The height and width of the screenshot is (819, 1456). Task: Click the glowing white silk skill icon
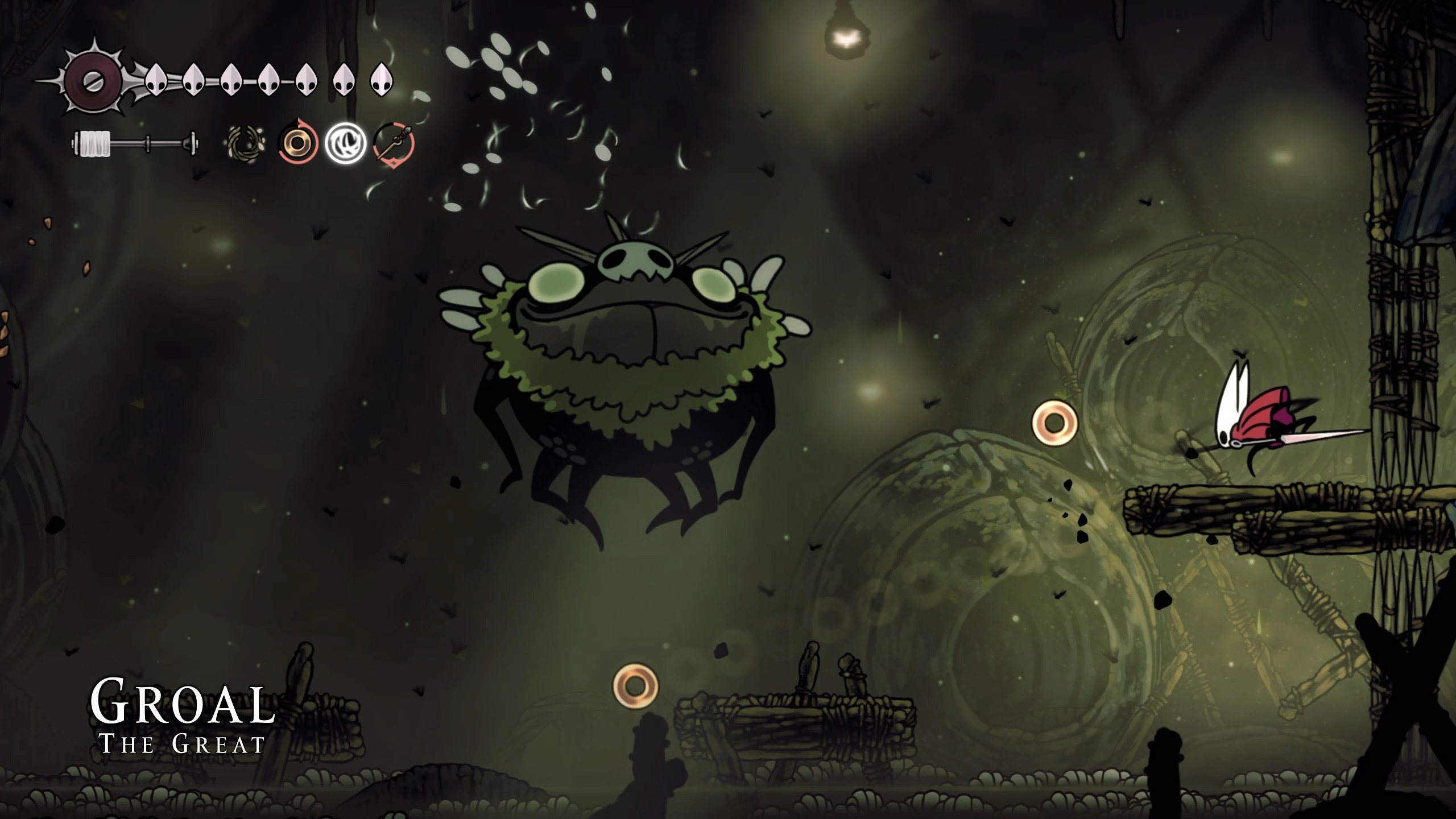coord(344,145)
